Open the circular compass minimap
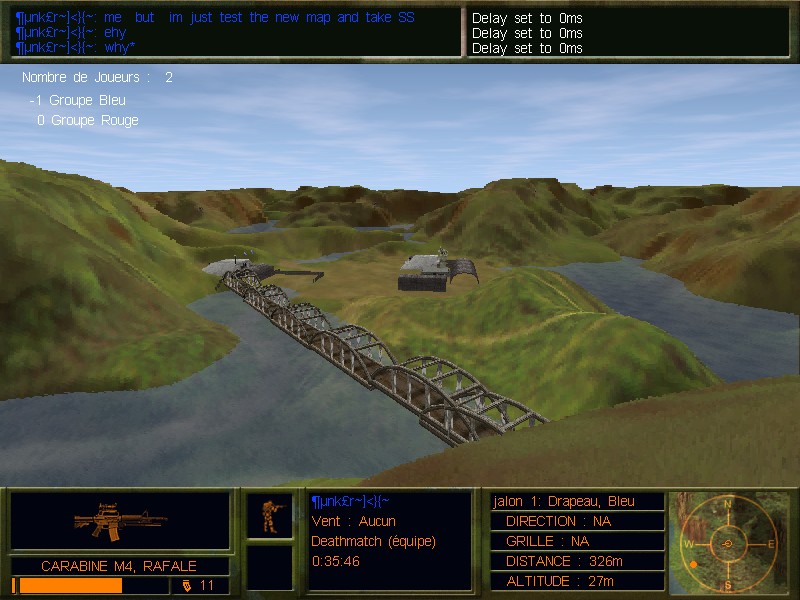The width and height of the screenshot is (800, 600). (x=728, y=543)
